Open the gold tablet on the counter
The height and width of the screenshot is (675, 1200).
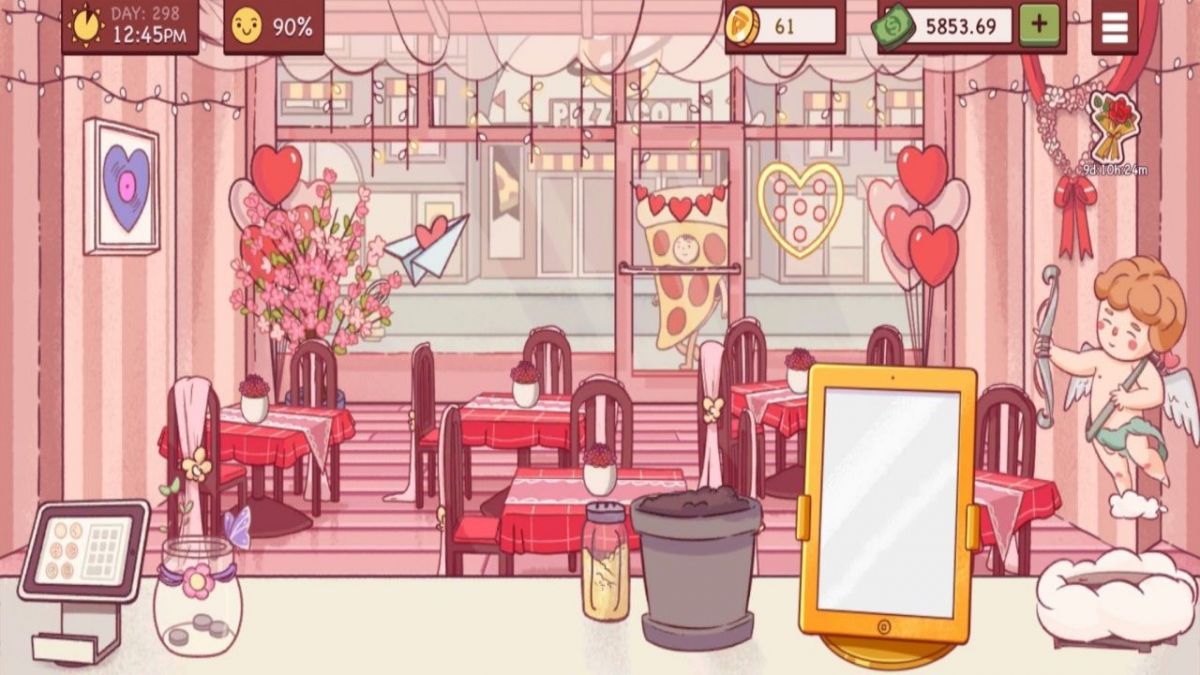click(x=886, y=505)
